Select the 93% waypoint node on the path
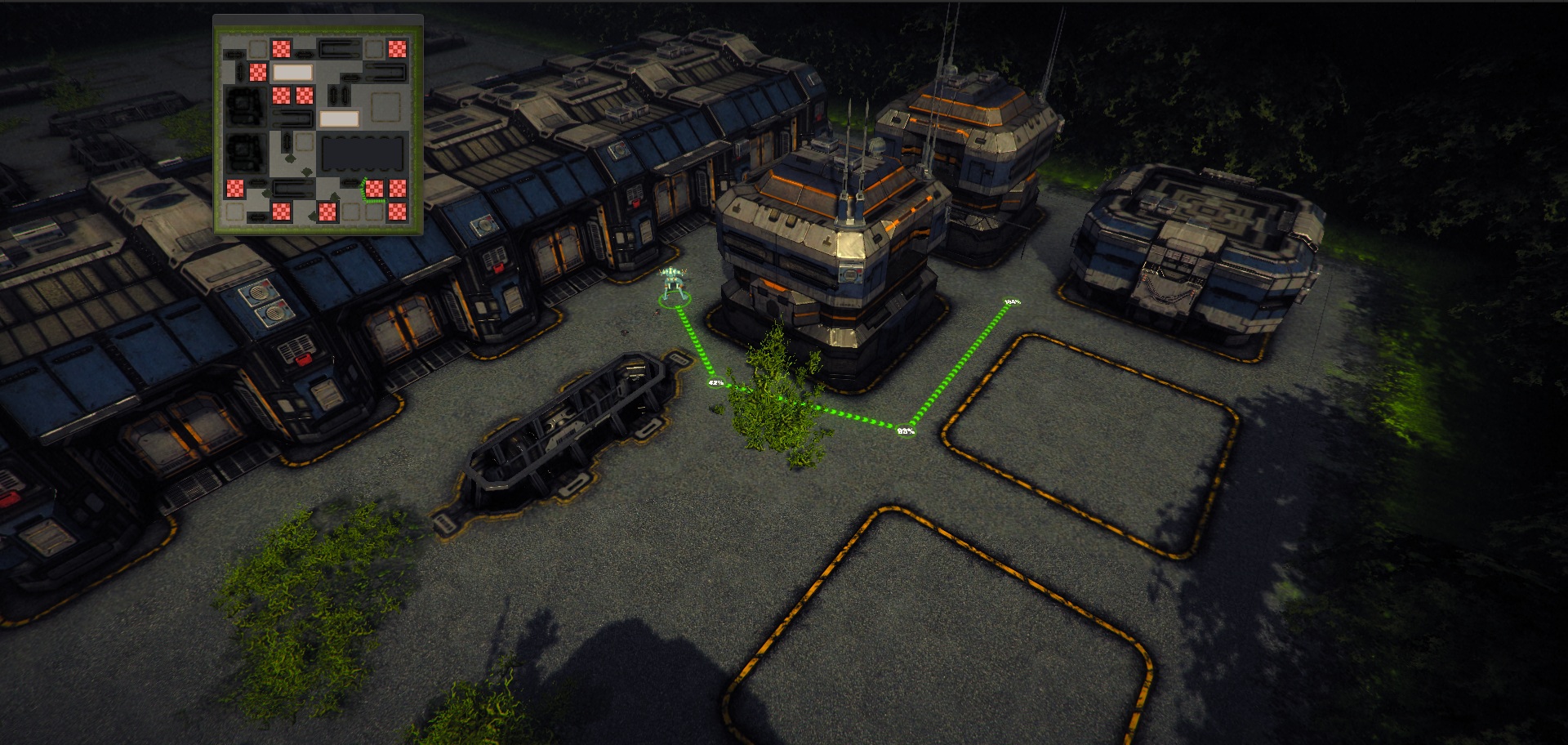This screenshot has height=745, width=1568. coord(906,430)
